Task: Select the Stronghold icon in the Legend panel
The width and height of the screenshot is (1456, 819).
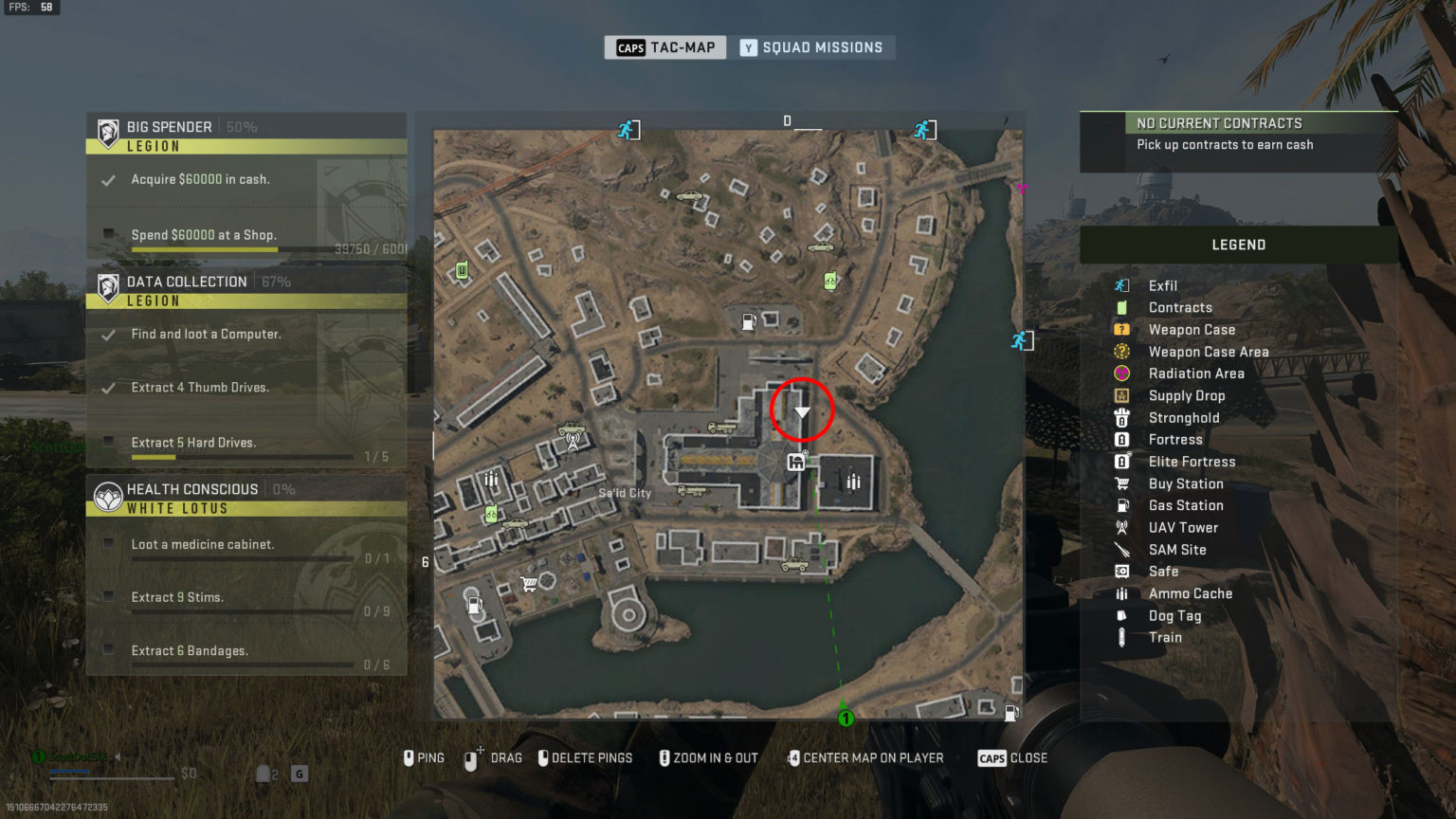Action: point(1121,417)
